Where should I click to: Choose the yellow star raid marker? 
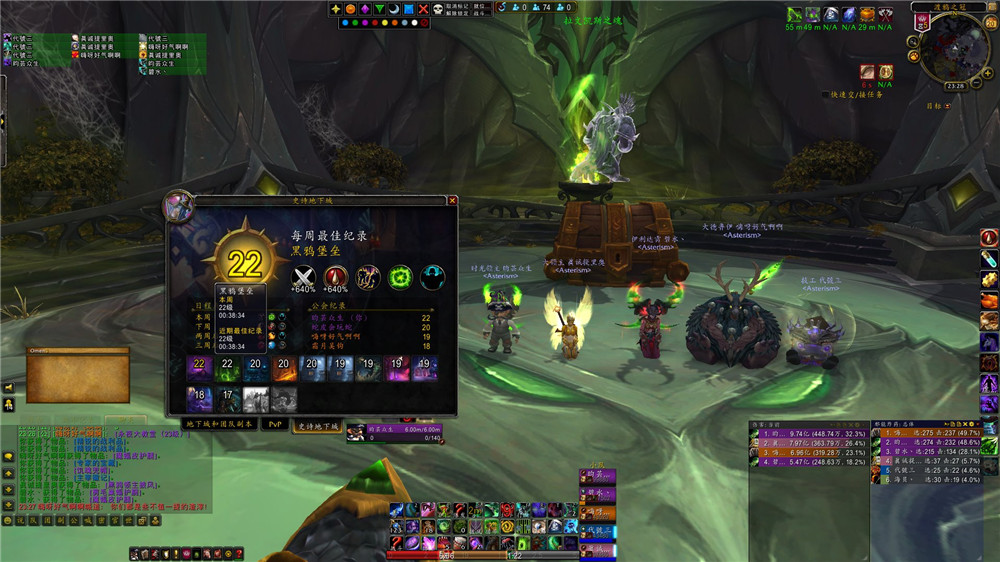(x=337, y=9)
